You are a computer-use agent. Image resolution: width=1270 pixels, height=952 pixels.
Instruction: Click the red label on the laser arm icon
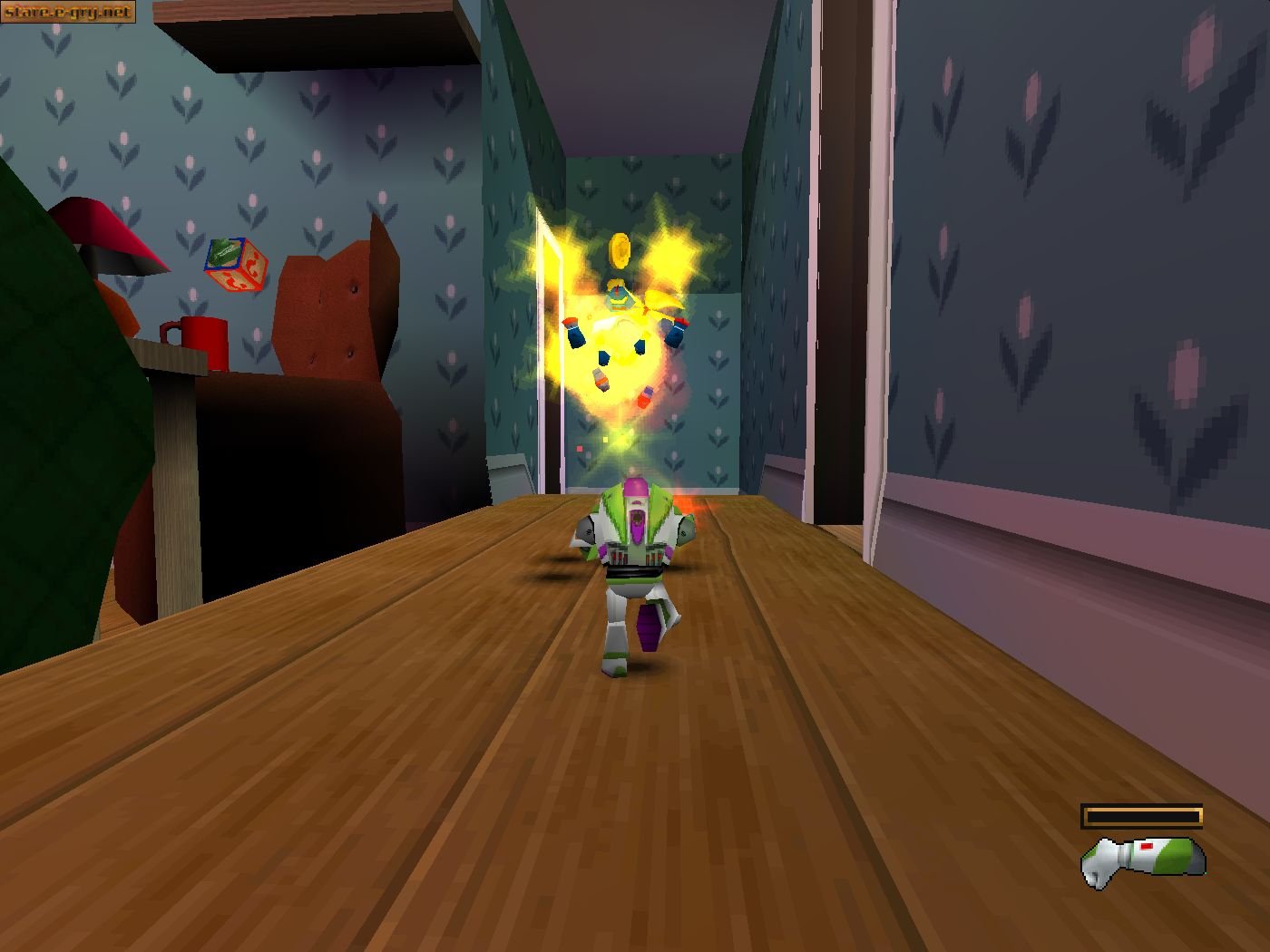[1145, 845]
